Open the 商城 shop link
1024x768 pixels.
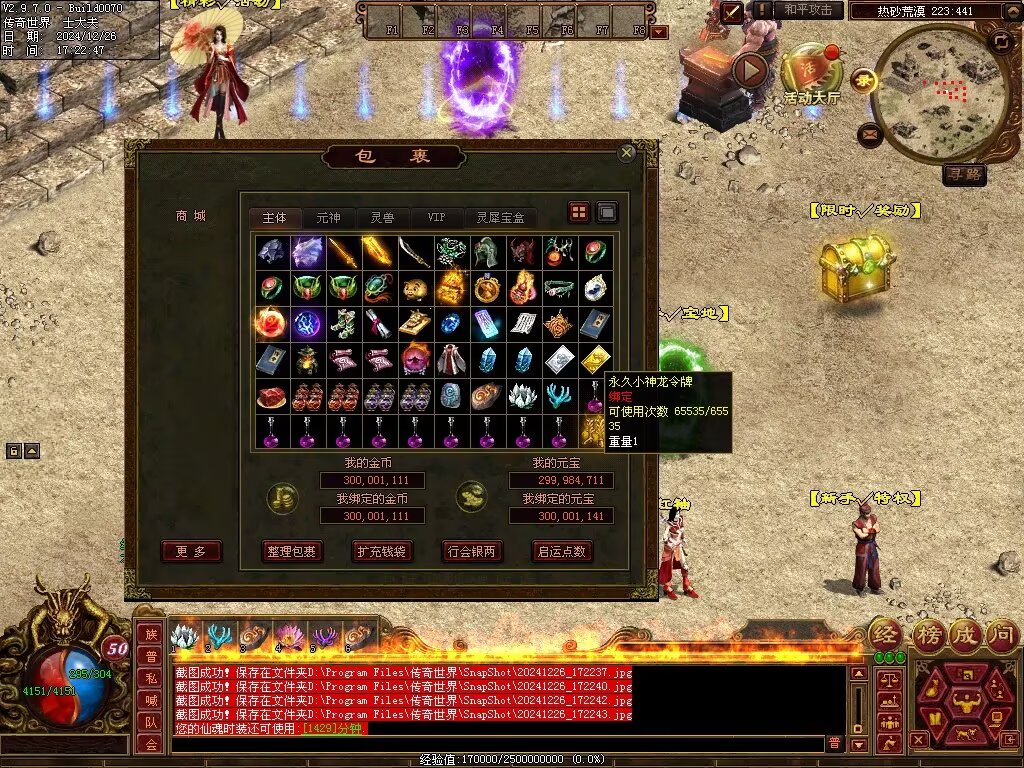190,215
